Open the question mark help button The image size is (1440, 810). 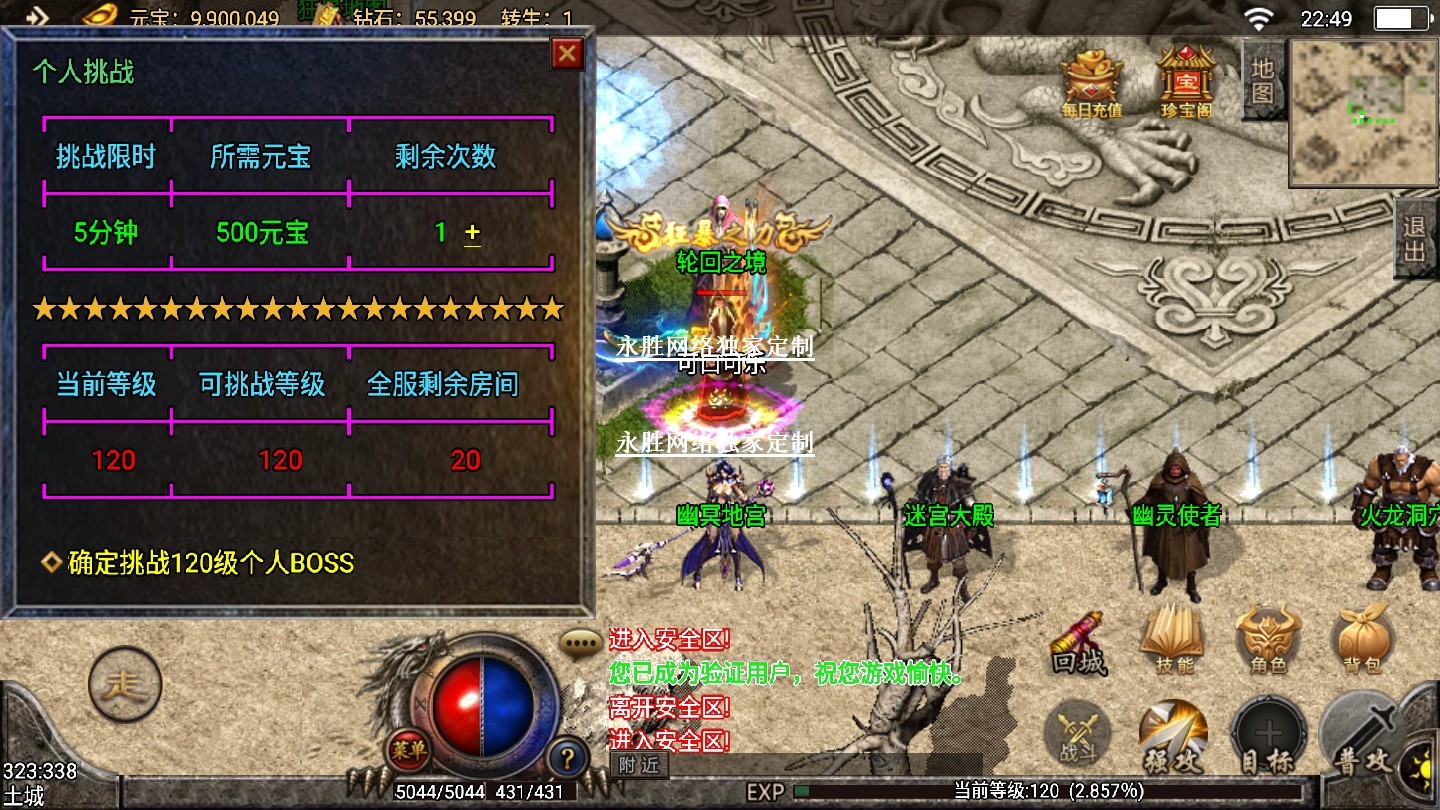(566, 757)
